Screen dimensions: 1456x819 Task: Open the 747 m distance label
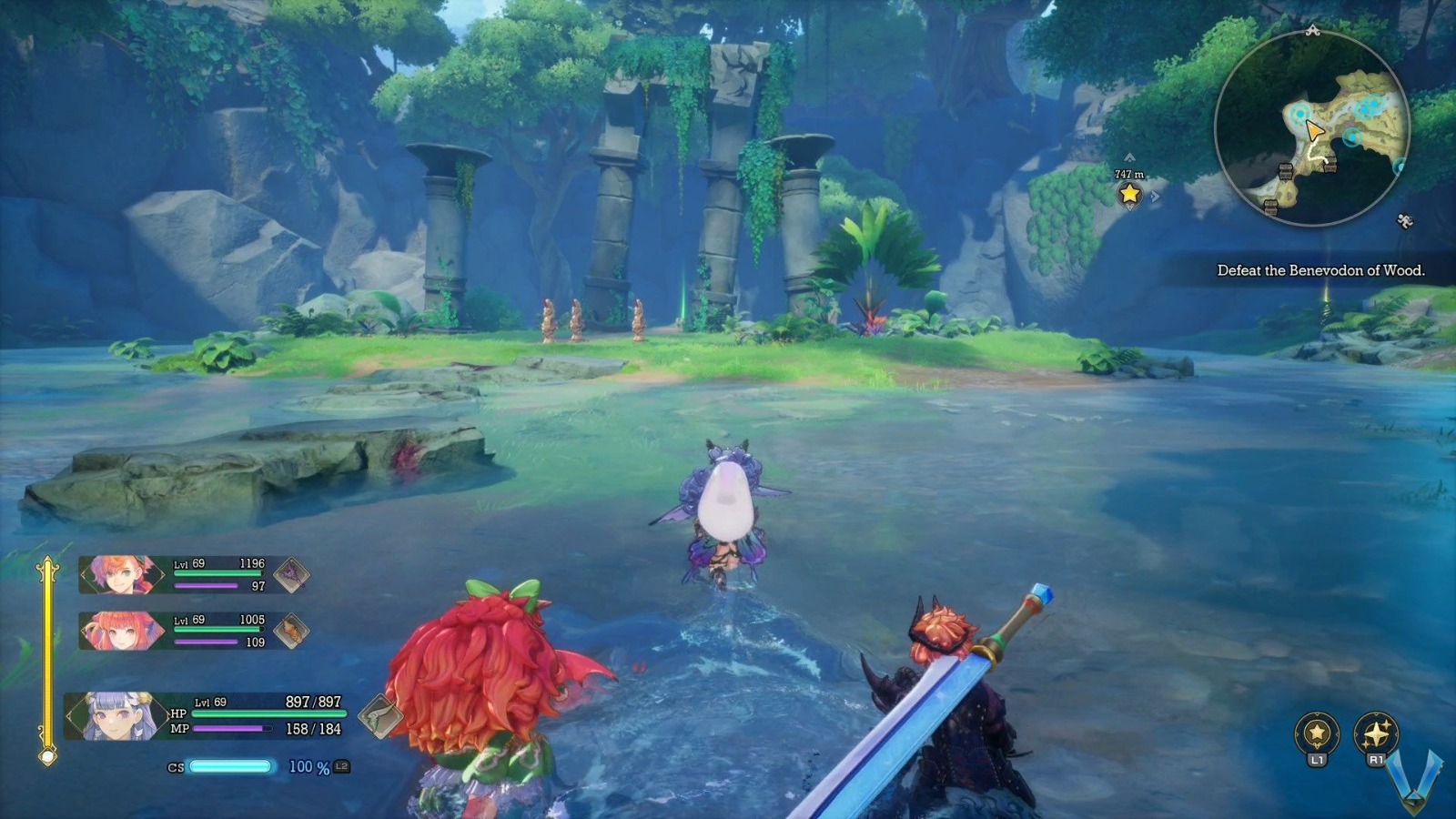[1129, 174]
